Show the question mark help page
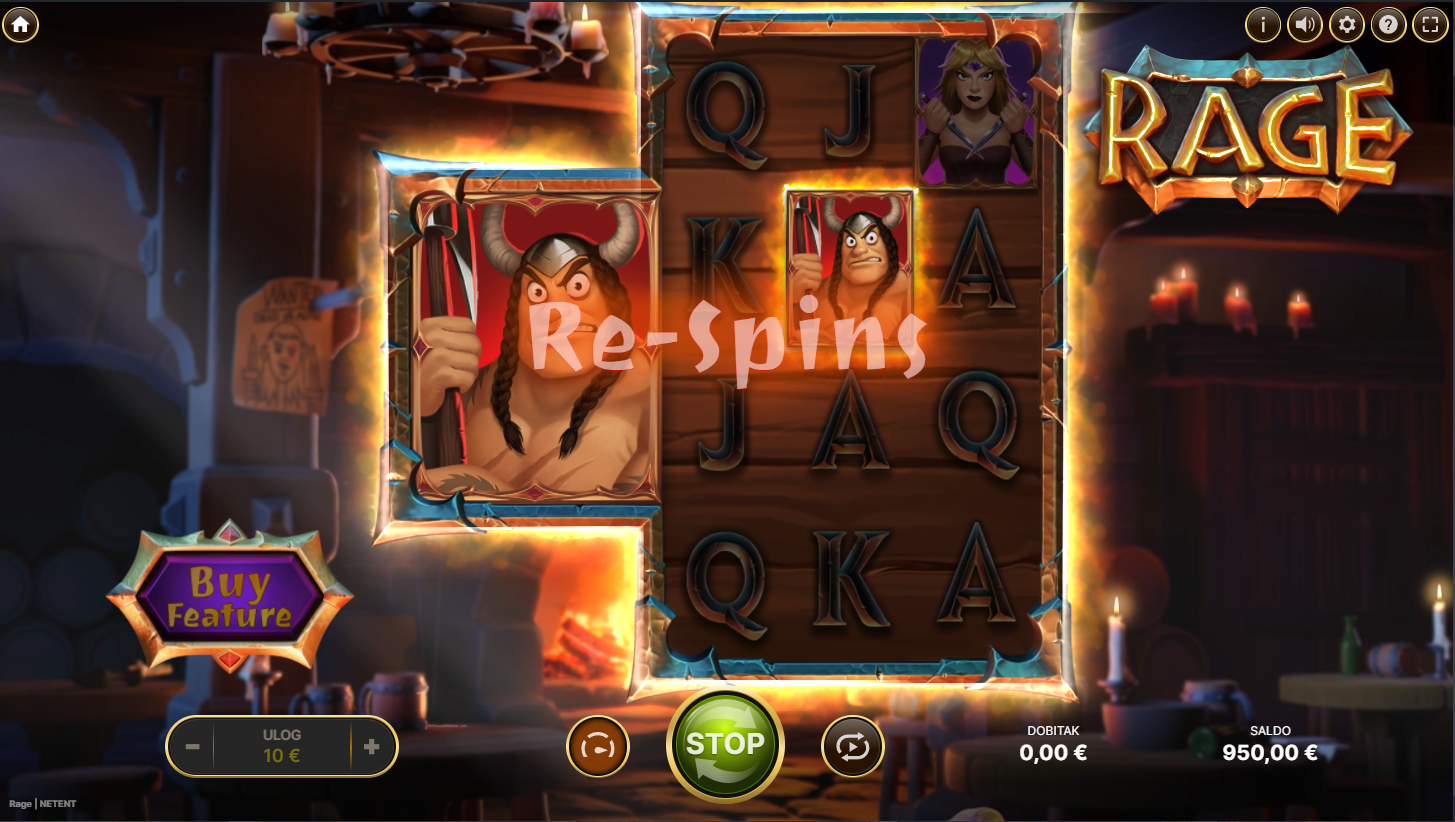This screenshot has width=1455, height=822. pyautogui.click(x=1389, y=24)
